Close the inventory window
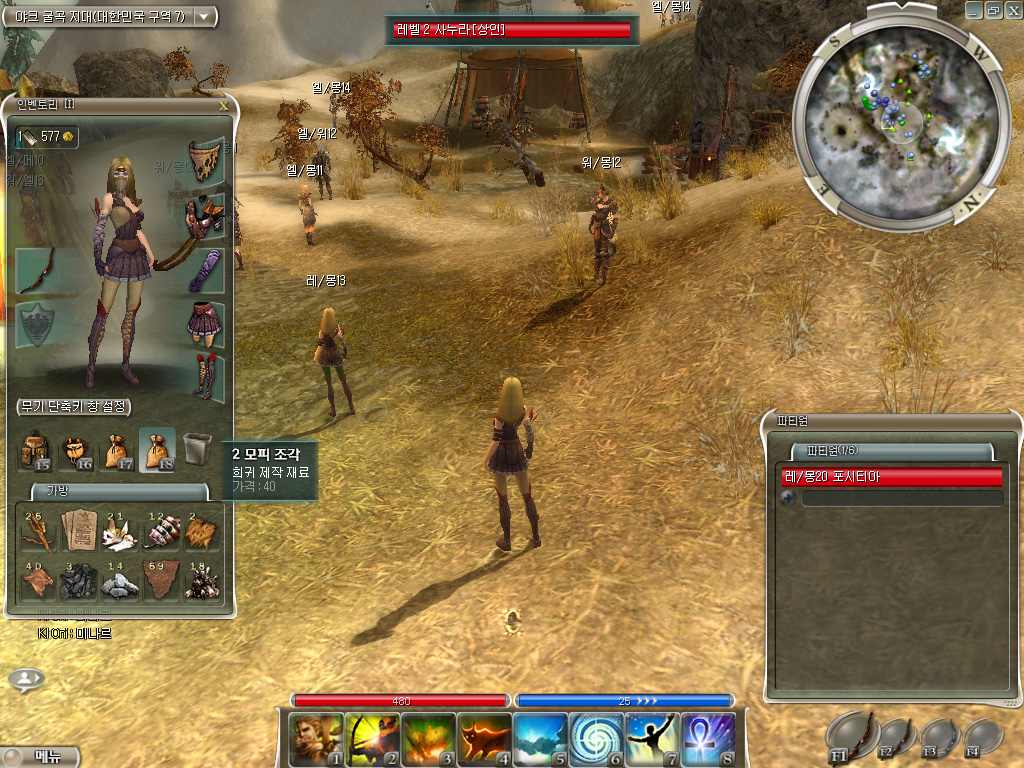The width and height of the screenshot is (1024, 768). click(x=223, y=103)
